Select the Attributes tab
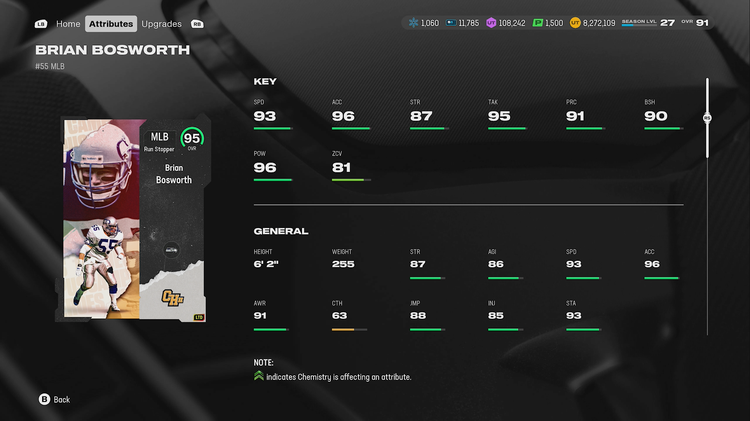This screenshot has height=421, width=750. 111,23
